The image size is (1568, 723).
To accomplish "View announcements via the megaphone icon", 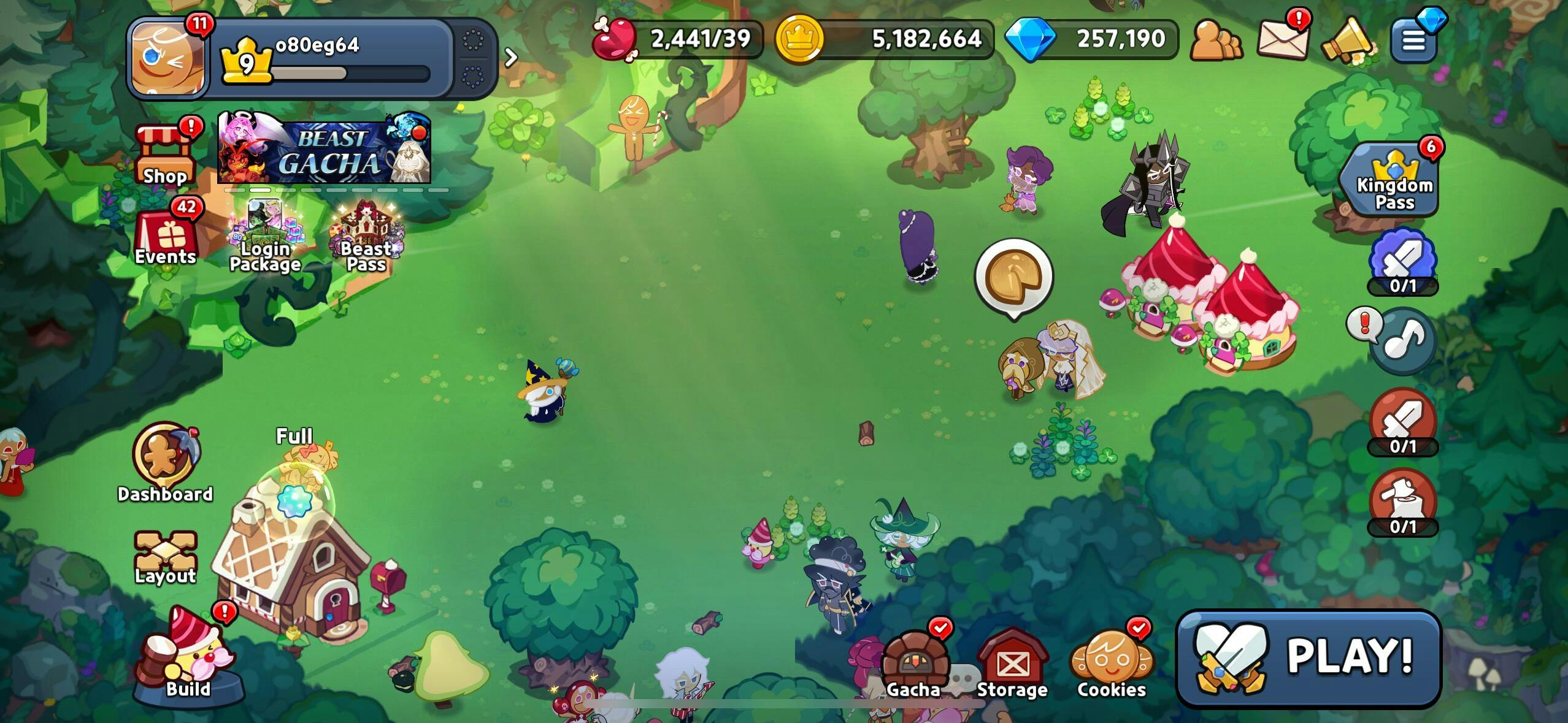I will (1348, 40).
